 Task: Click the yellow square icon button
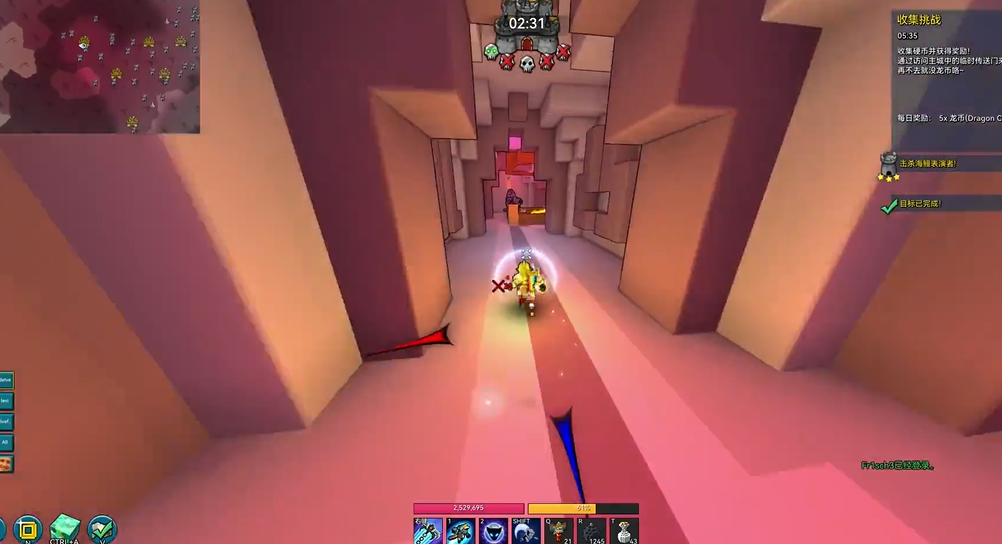(27, 528)
